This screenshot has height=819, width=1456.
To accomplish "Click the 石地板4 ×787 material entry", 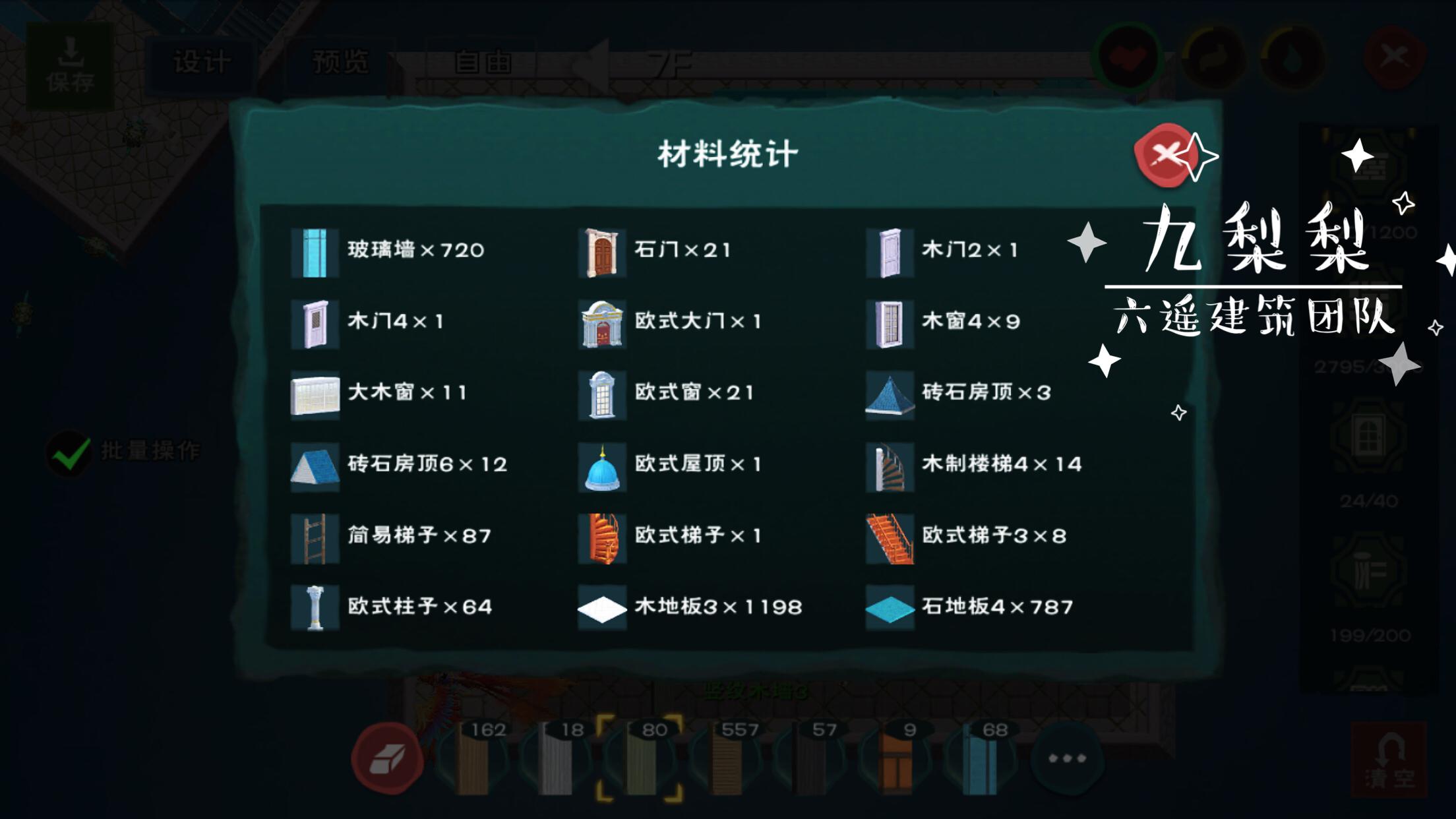I will 971,607.
